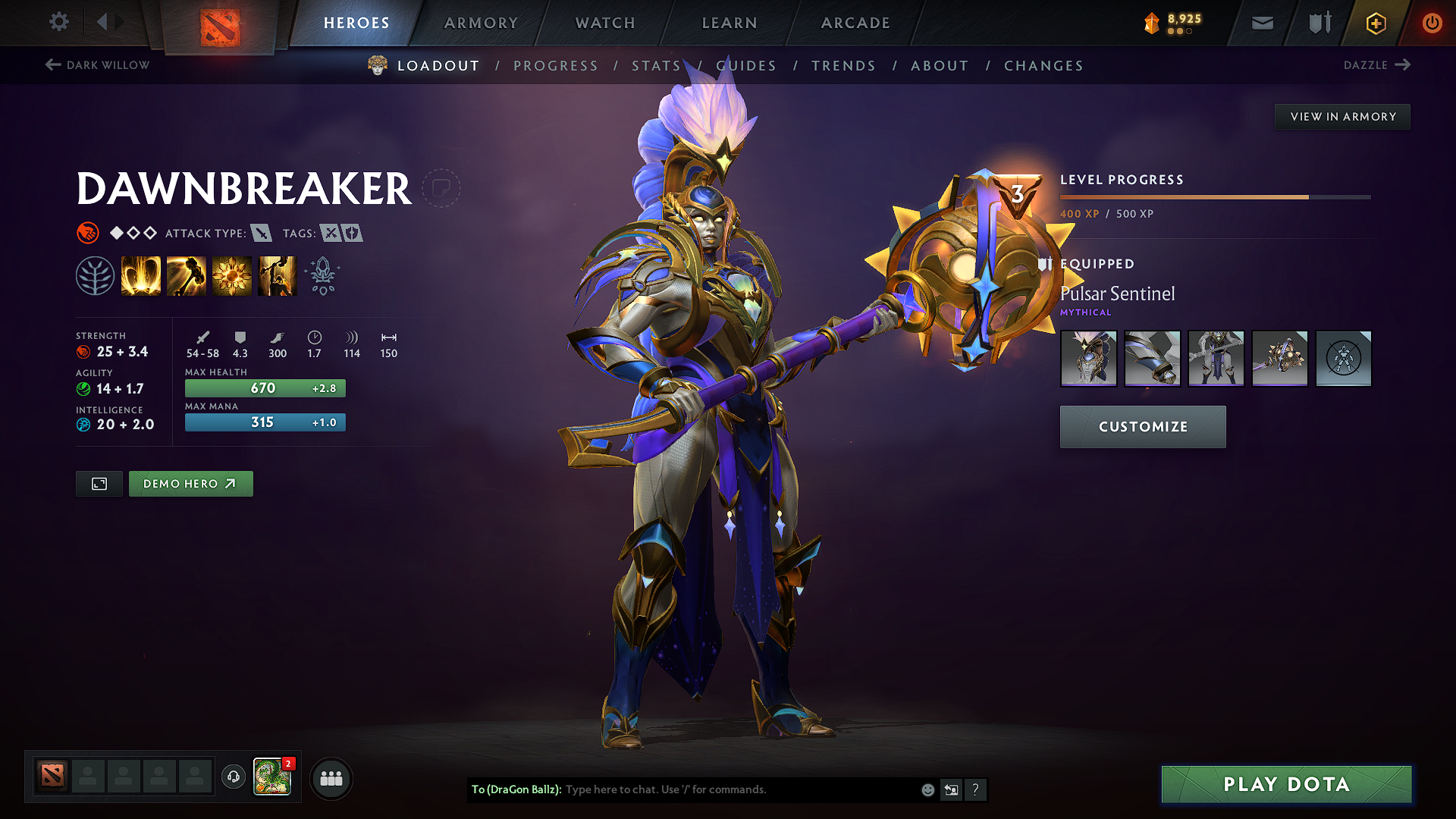The width and height of the screenshot is (1456, 819).
Task: Open the emoticon picker in chat bar
Action: click(x=927, y=789)
